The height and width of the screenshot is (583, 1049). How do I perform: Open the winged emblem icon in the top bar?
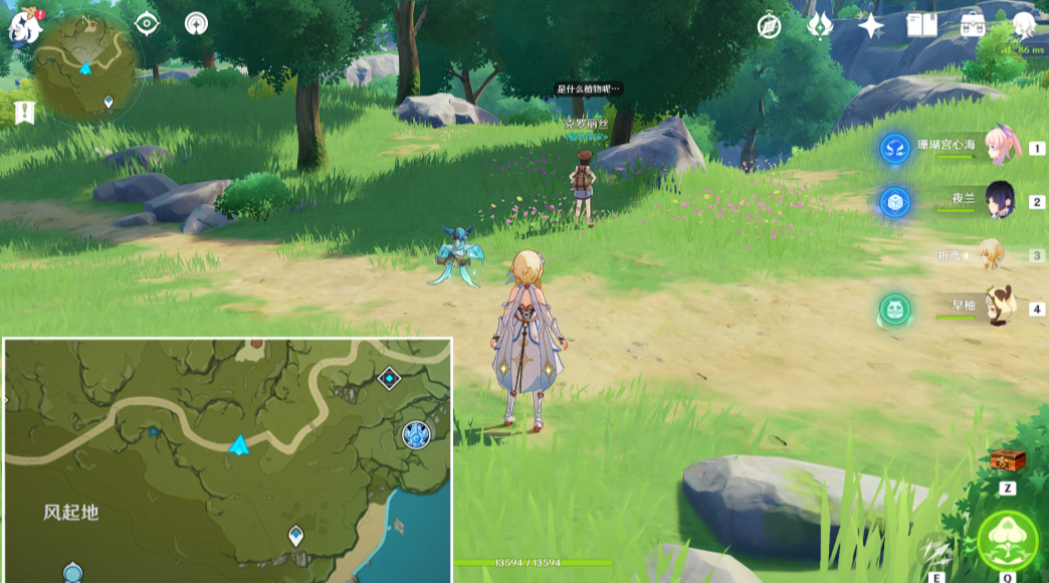coord(820,26)
